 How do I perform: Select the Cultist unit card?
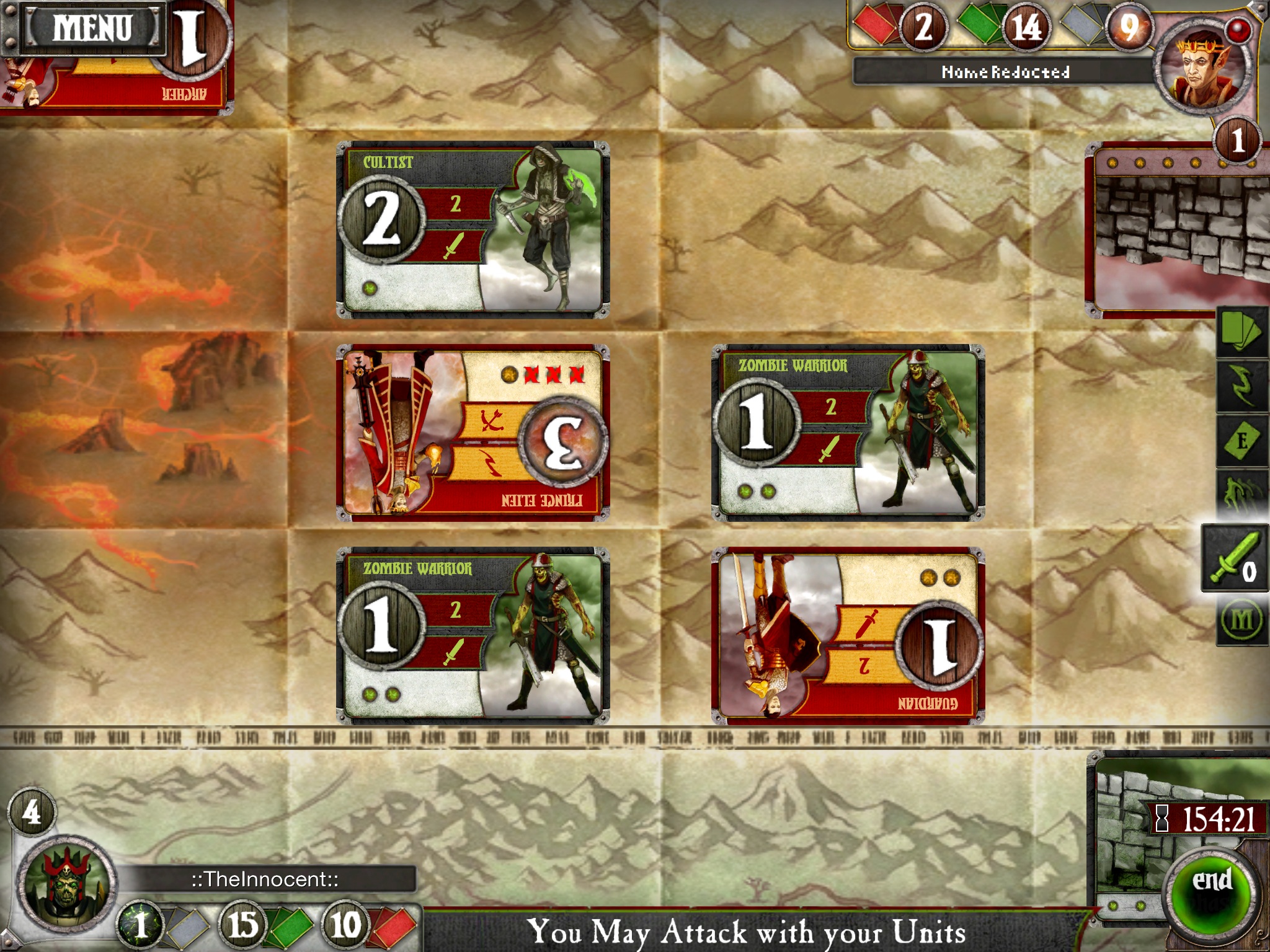pos(473,230)
